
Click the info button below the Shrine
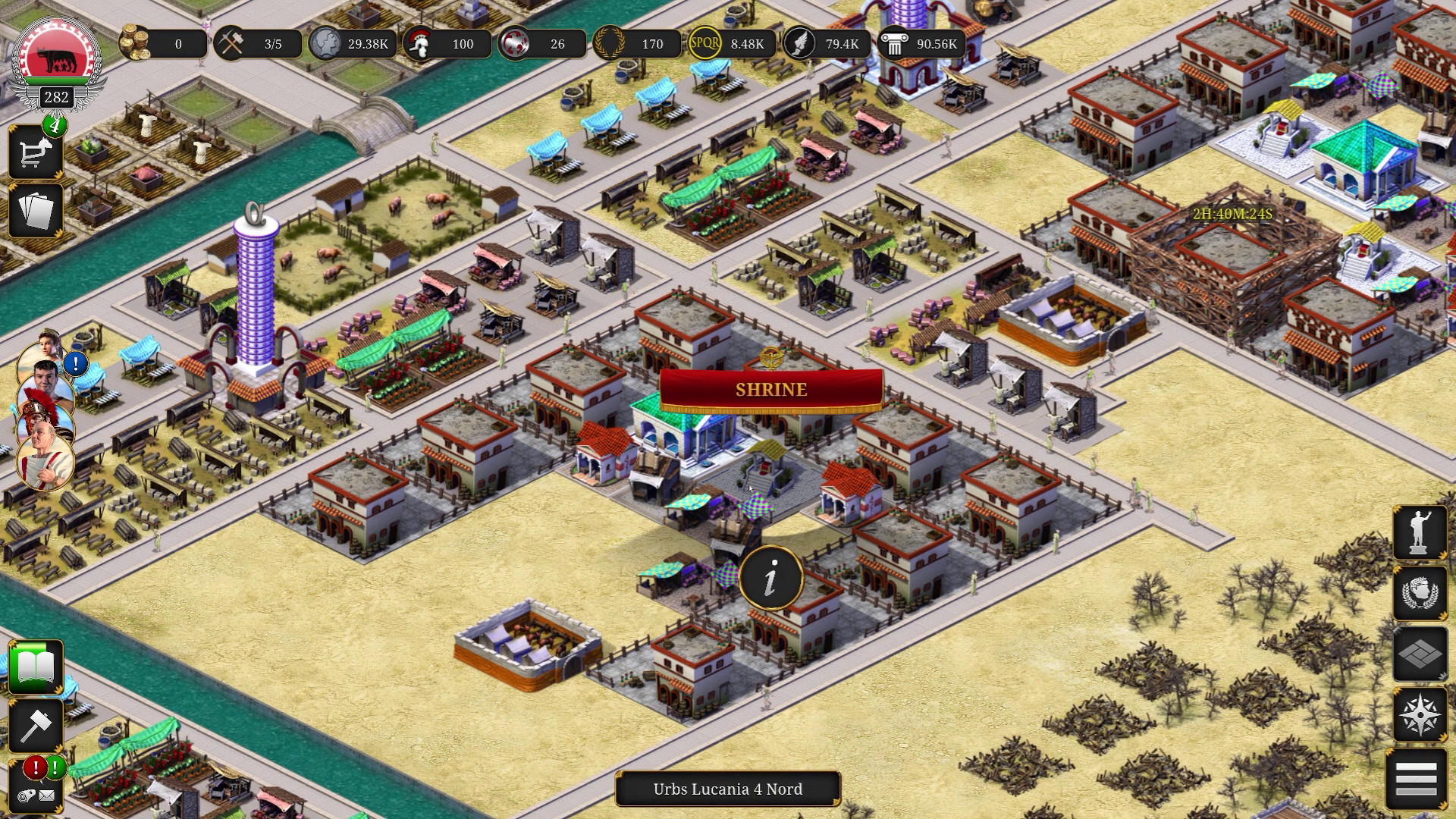coord(773,577)
